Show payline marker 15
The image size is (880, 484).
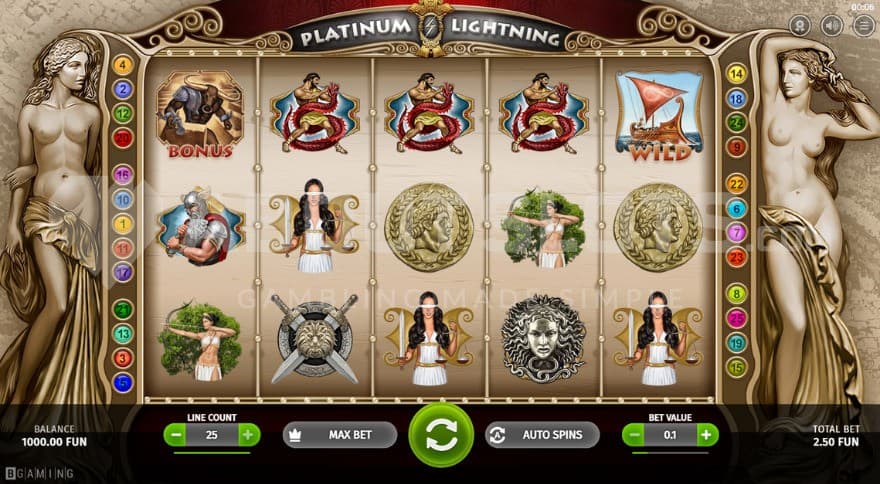pos(737,367)
